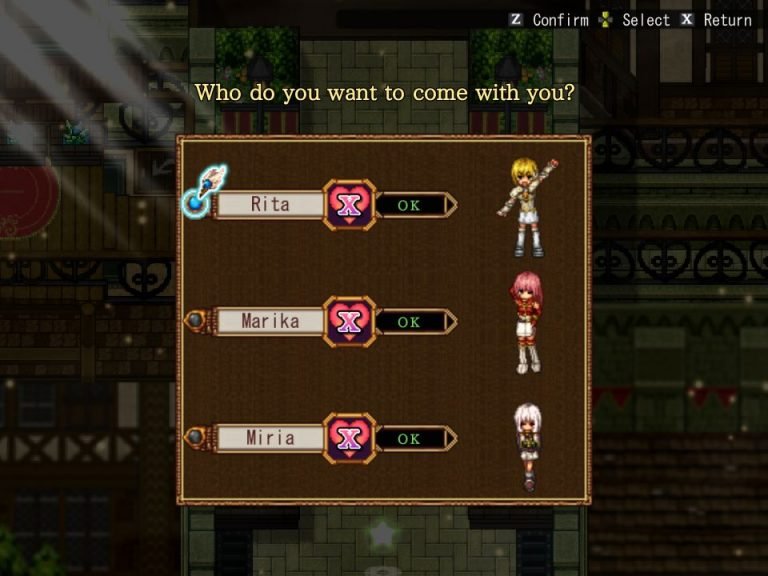Pick Miria from the companion list
The height and width of the screenshot is (576, 768).
270,438
